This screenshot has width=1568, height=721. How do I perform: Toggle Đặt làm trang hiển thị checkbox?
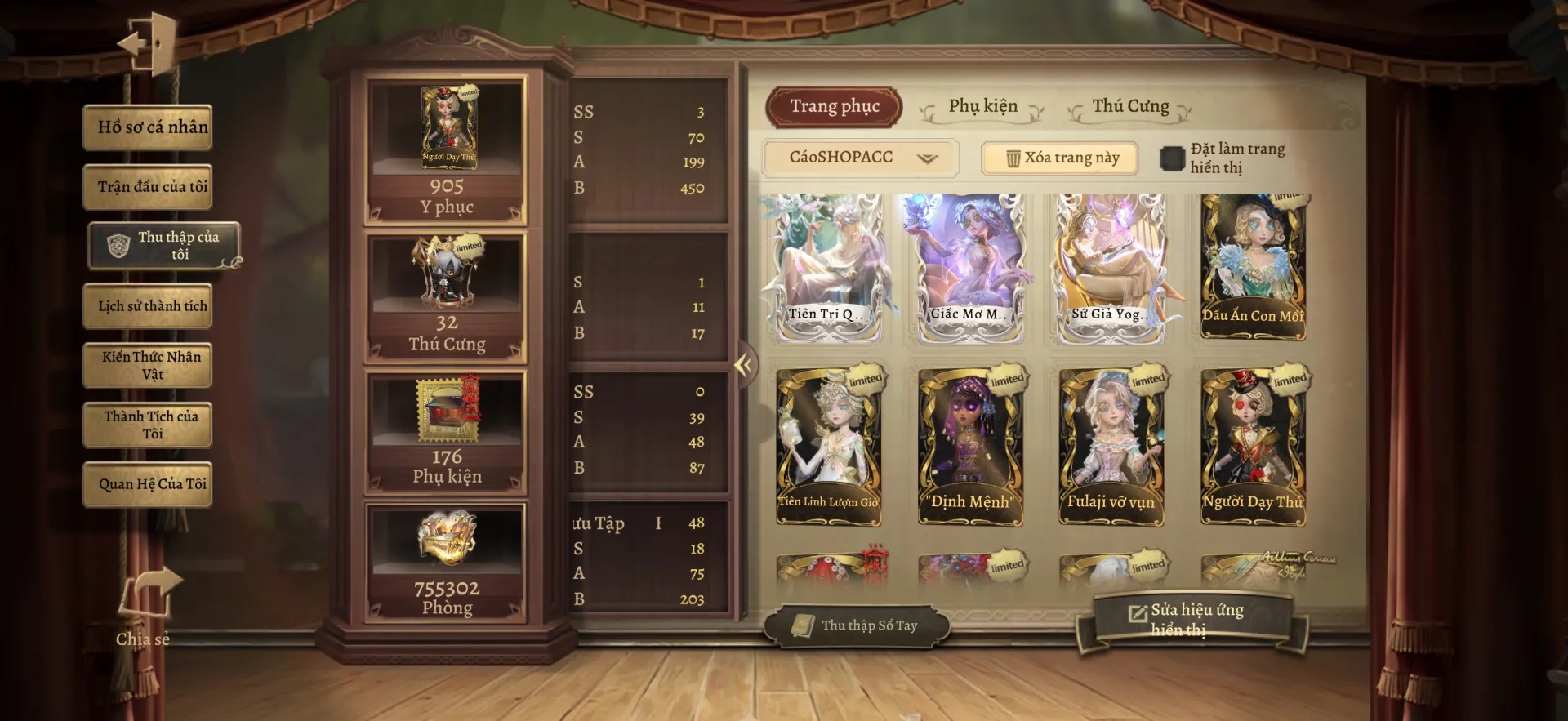coord(1172,158)
